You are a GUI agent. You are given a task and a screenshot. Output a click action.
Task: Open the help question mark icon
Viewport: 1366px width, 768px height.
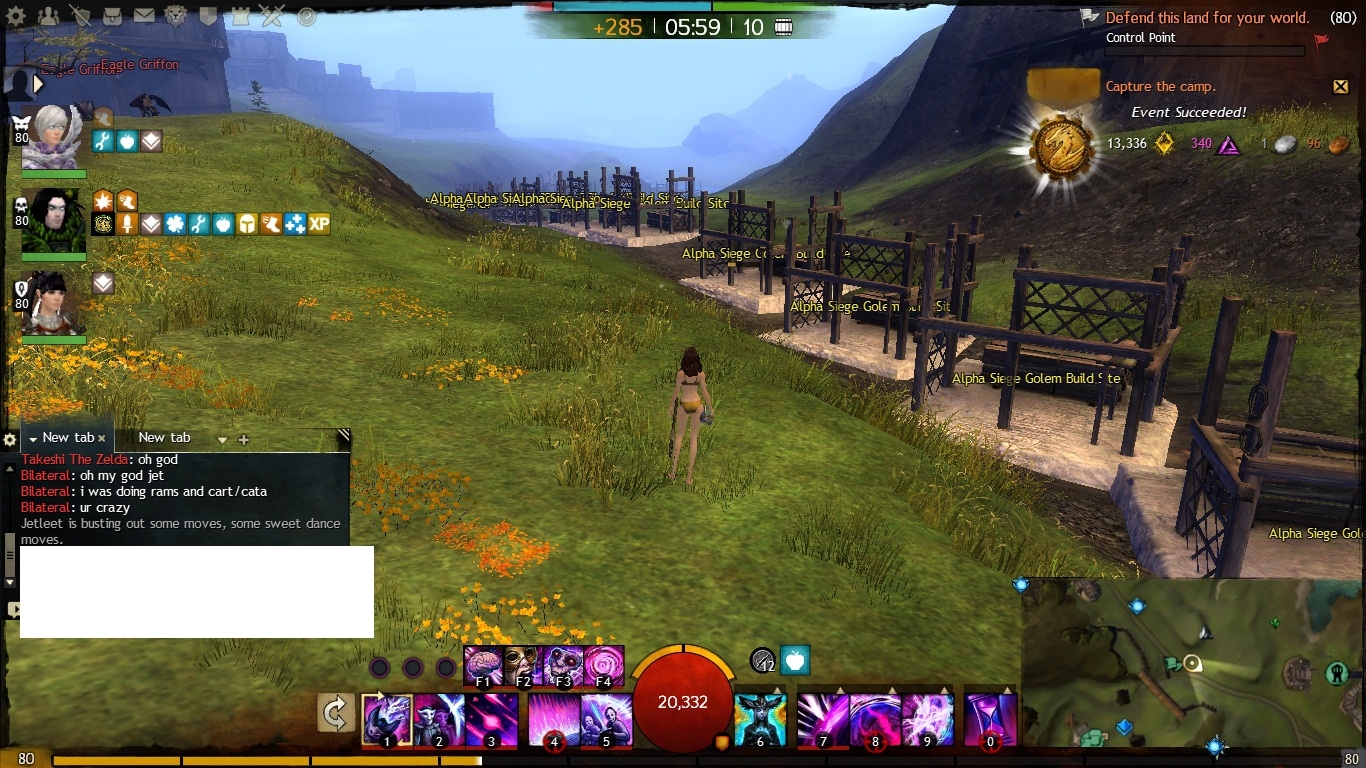click(306, 16)
